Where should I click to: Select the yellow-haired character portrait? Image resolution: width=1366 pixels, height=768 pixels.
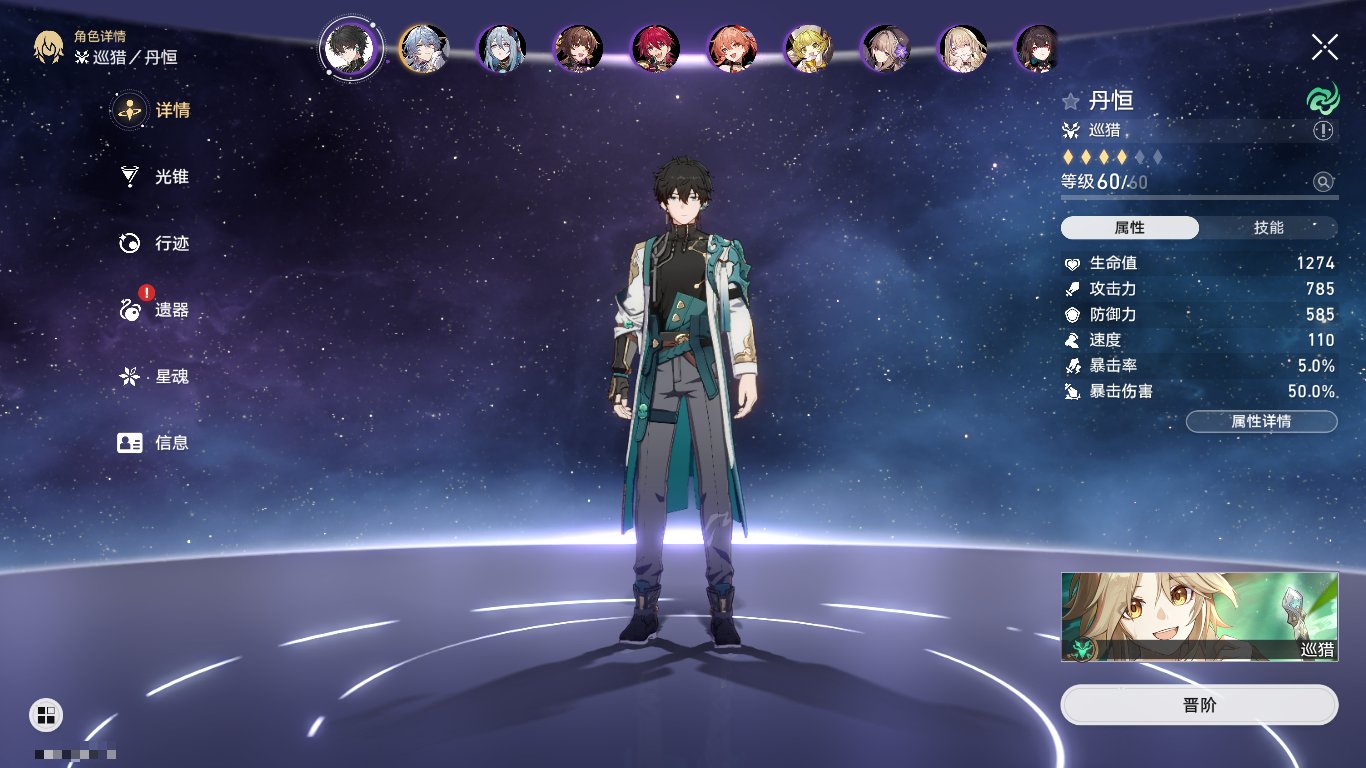[810, 48]
